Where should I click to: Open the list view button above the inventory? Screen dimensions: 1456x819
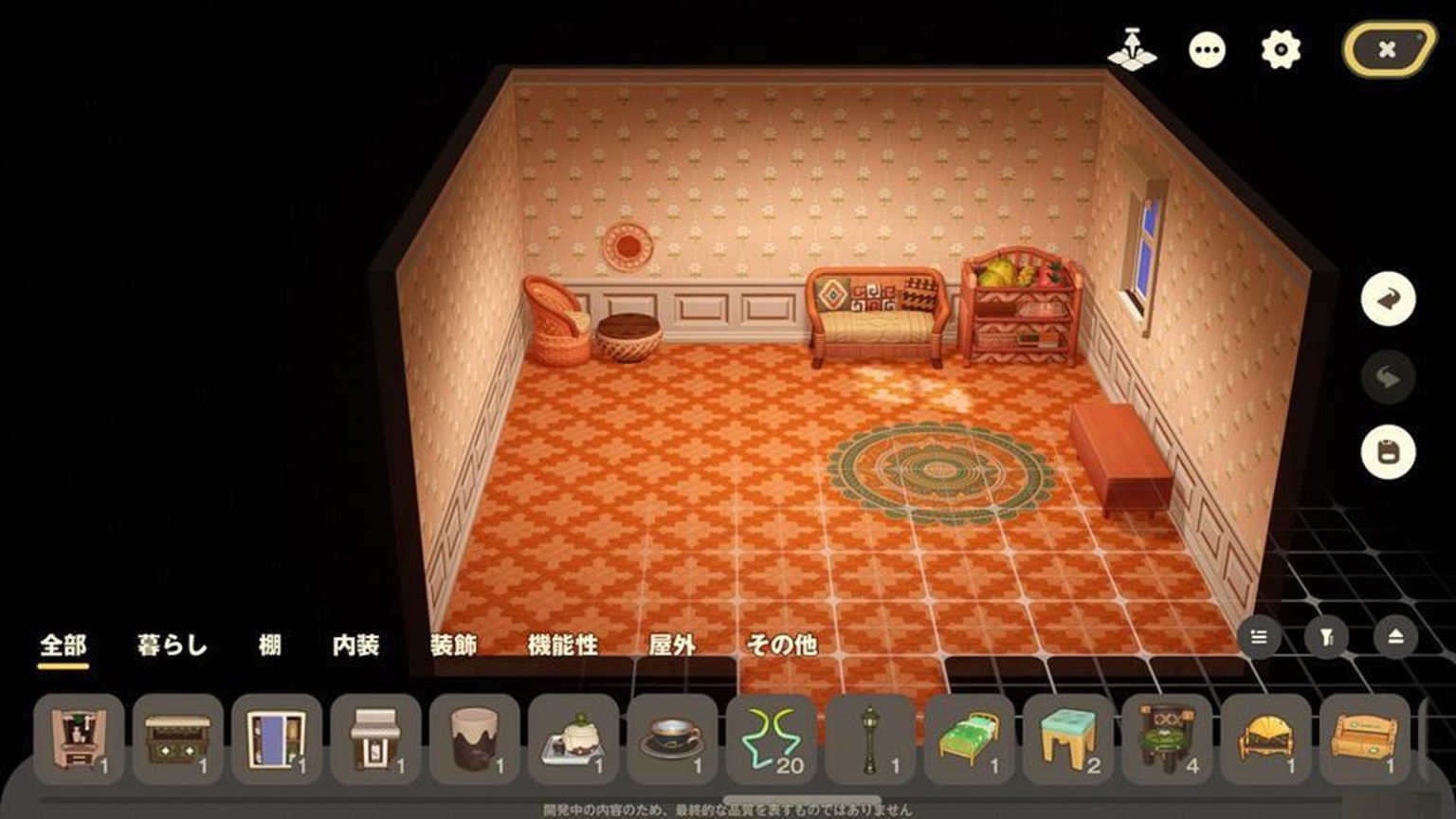coord(1259,637)
